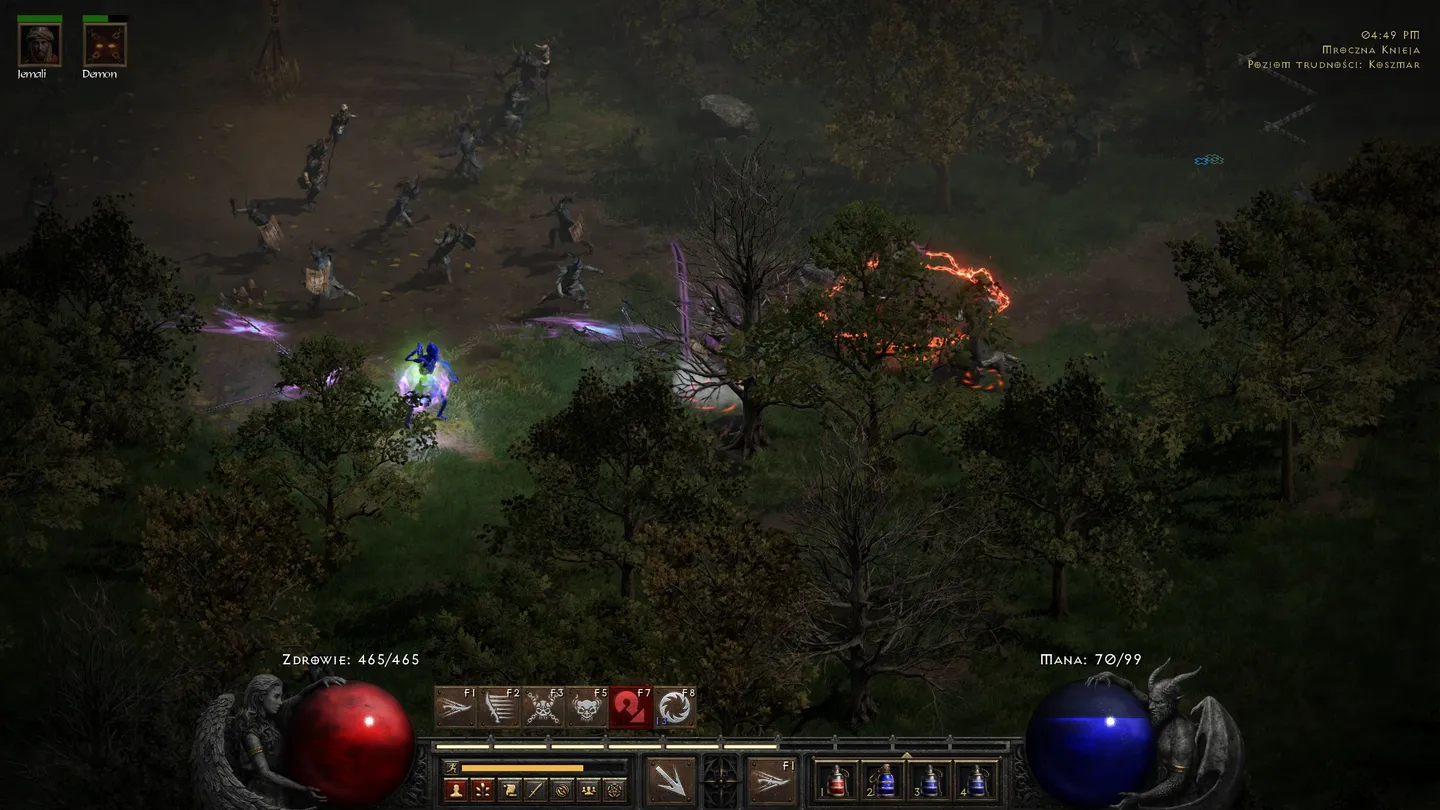Open the quest scroll button
Viewport: 1440px width, 810px height.
(509, 790)
